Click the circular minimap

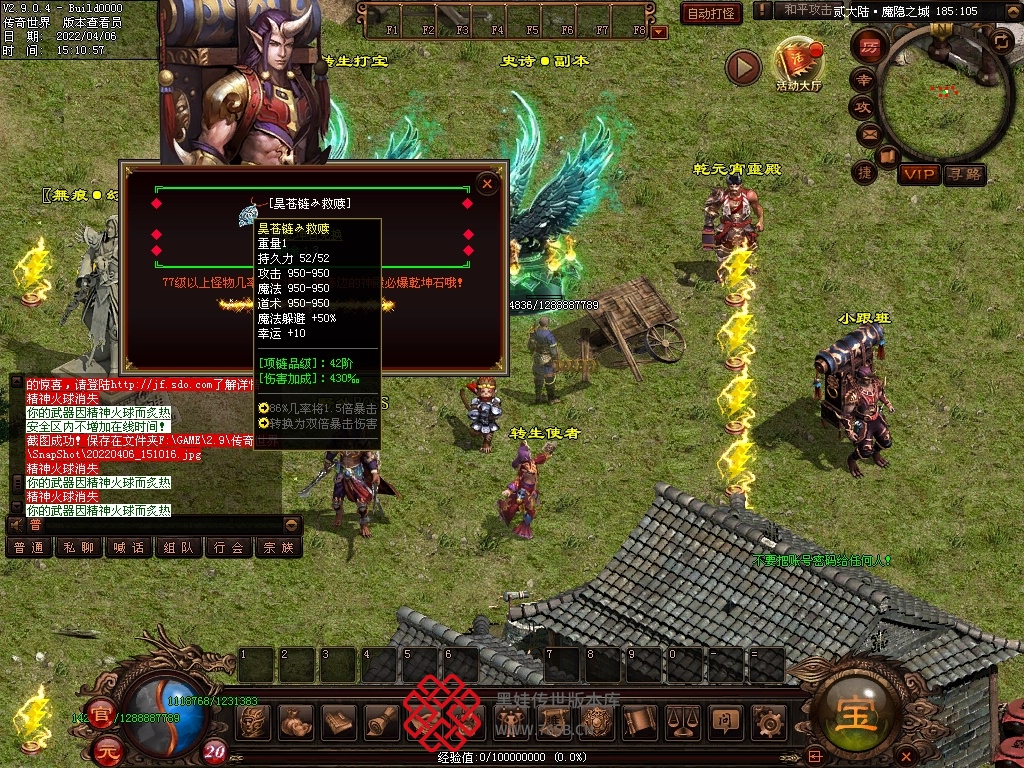pos(943,94)
